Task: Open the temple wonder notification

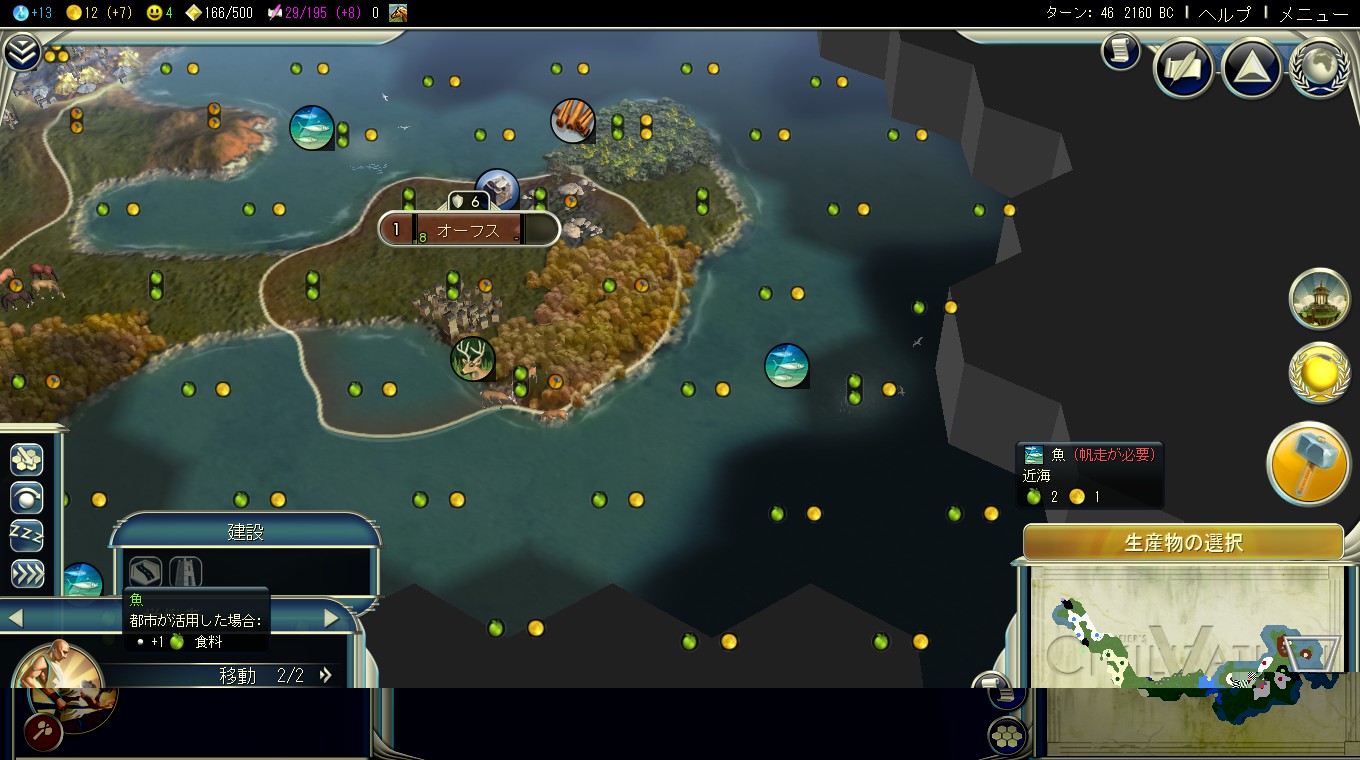Action: [1319, 298]
